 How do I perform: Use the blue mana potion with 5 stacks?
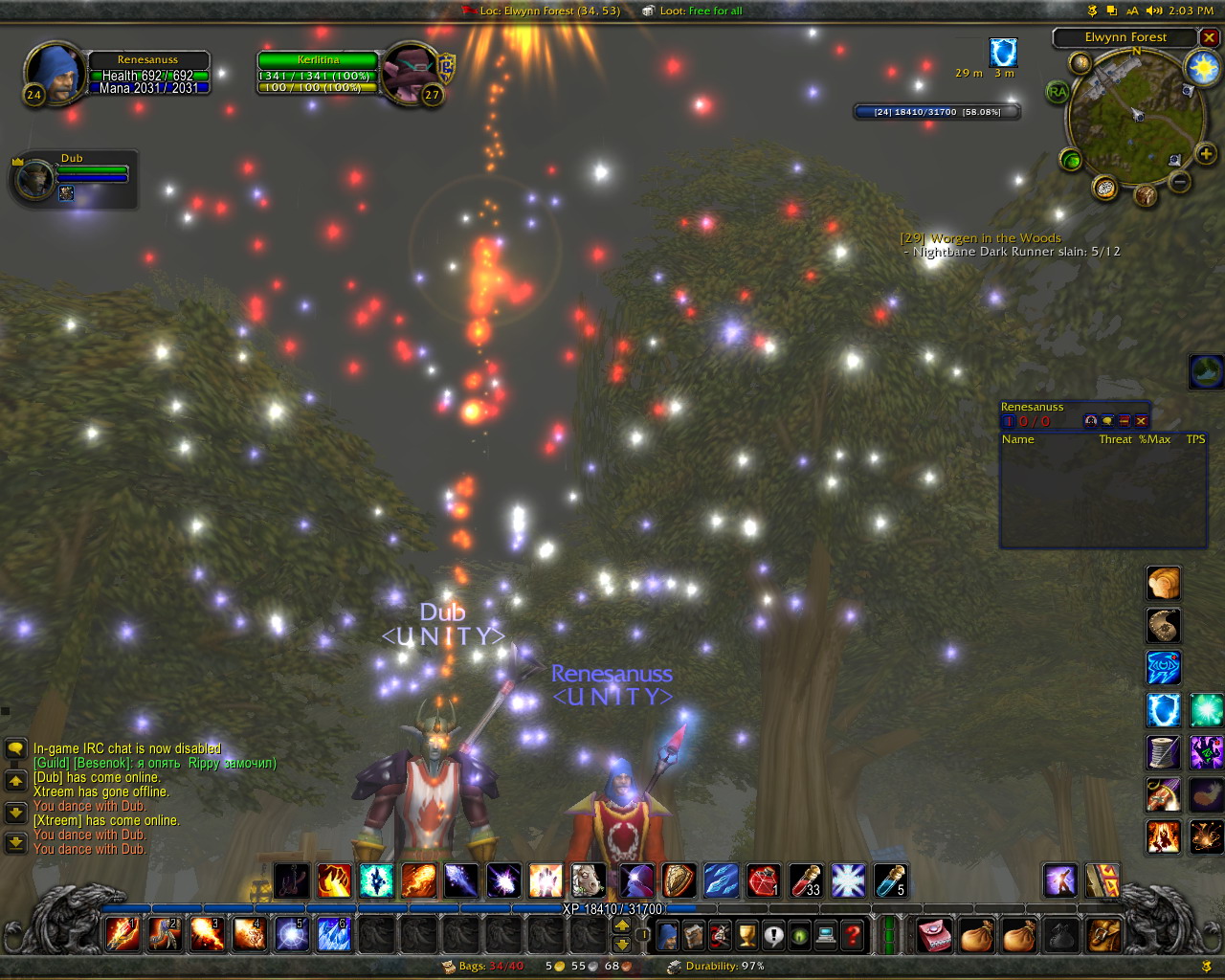(889, 880)
